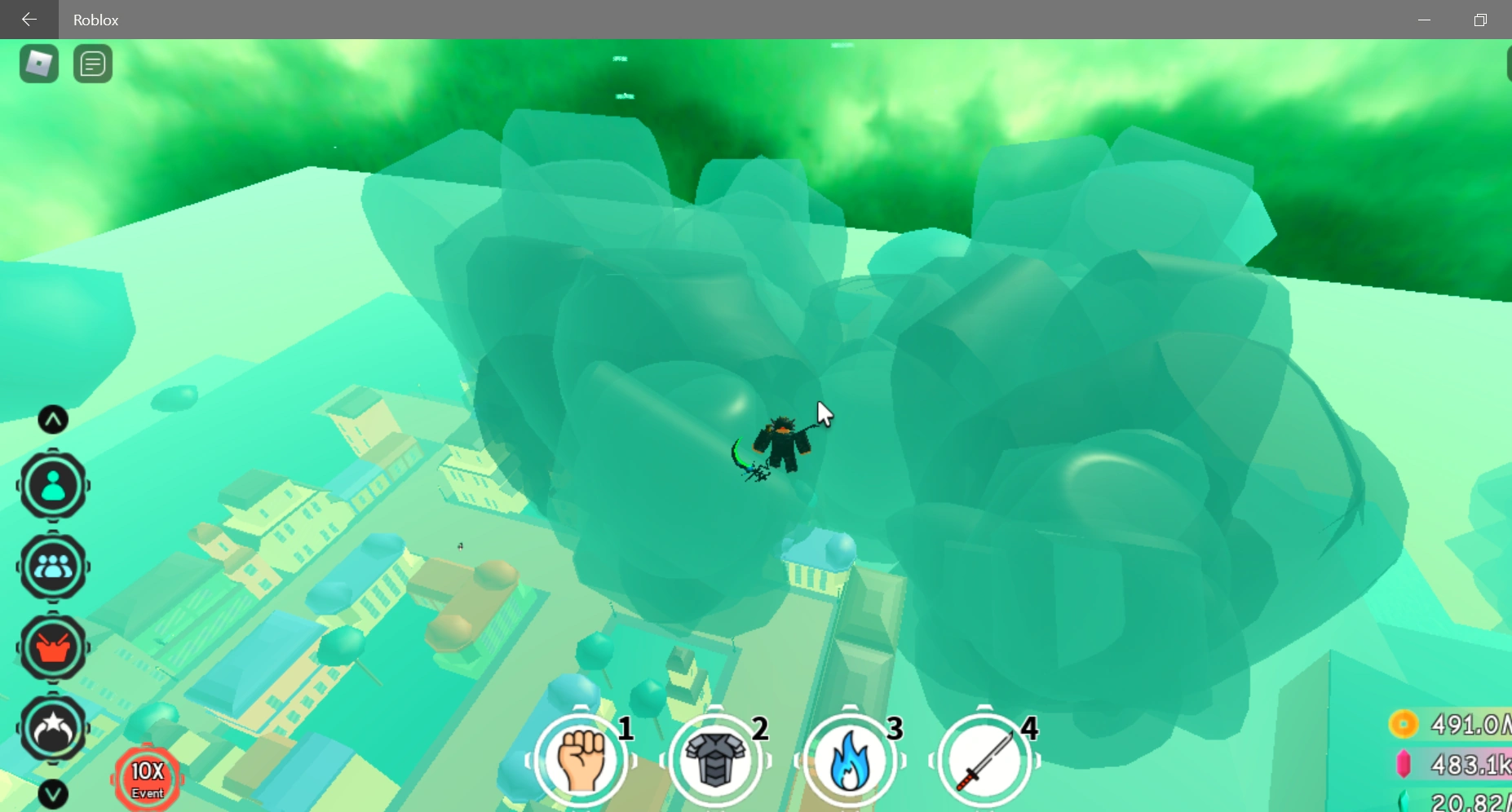Collapse the sidebar with the up chevron
Image resolution: width=1512 pixels, height=812 pixels.
[52, 419]
